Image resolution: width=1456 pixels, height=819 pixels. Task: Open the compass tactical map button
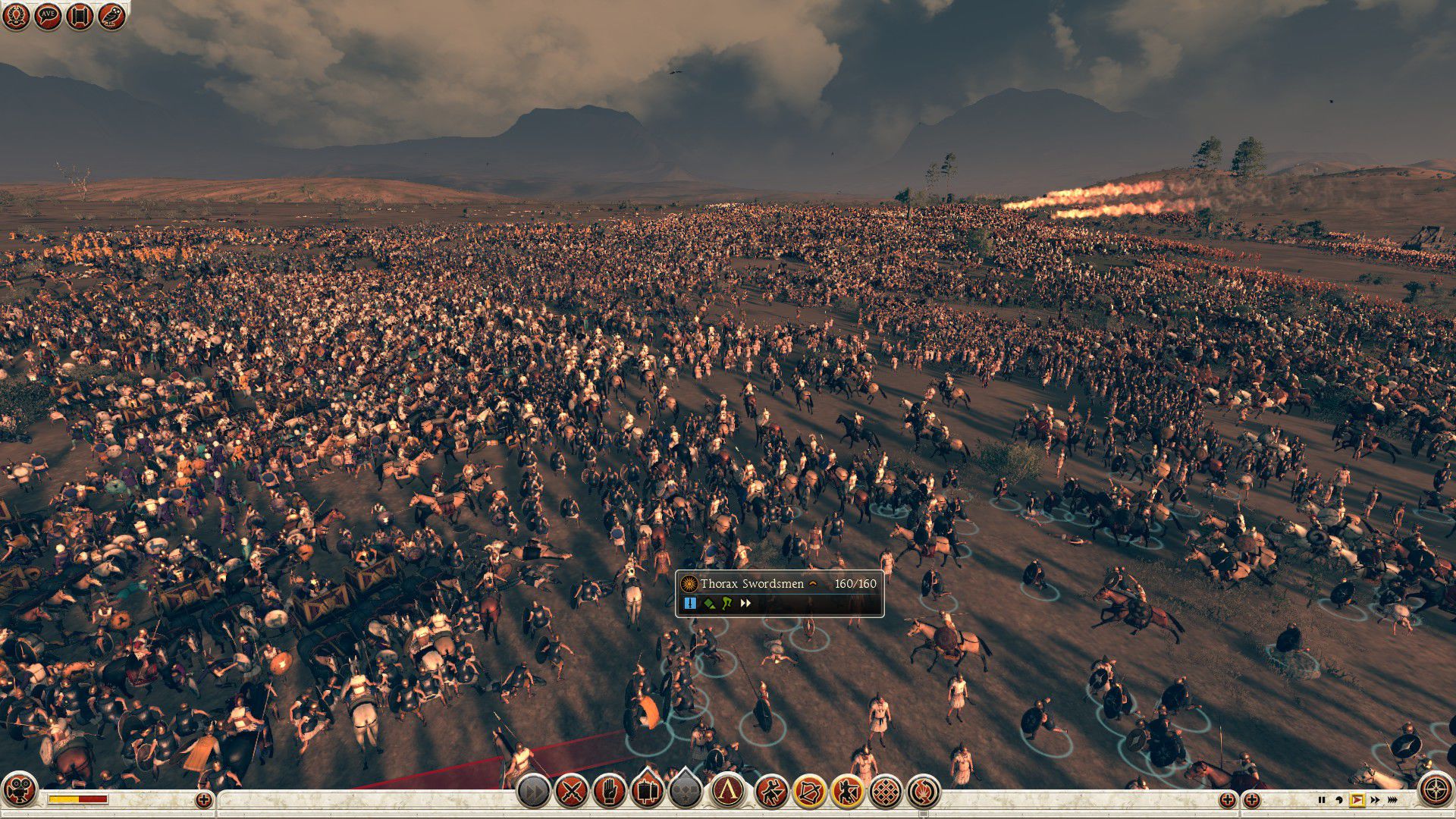(1436, 790)
